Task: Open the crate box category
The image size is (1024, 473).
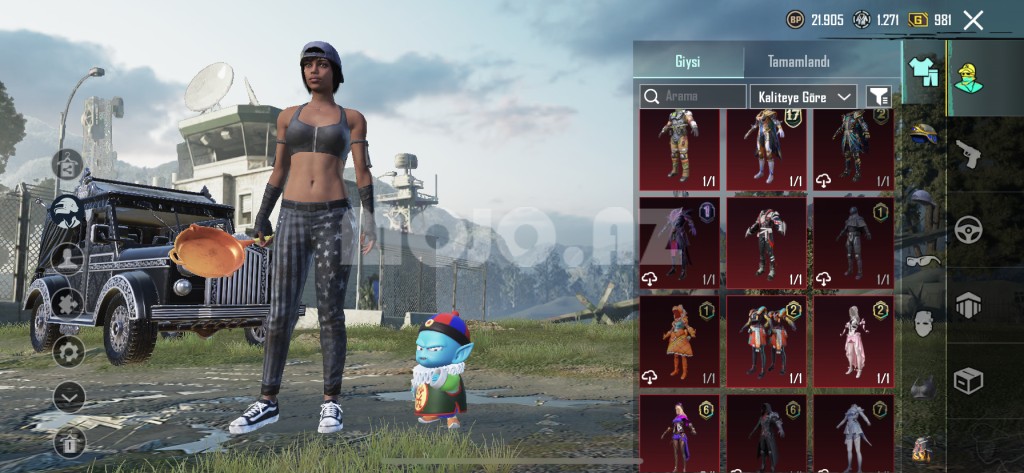Action: [968, 380]
